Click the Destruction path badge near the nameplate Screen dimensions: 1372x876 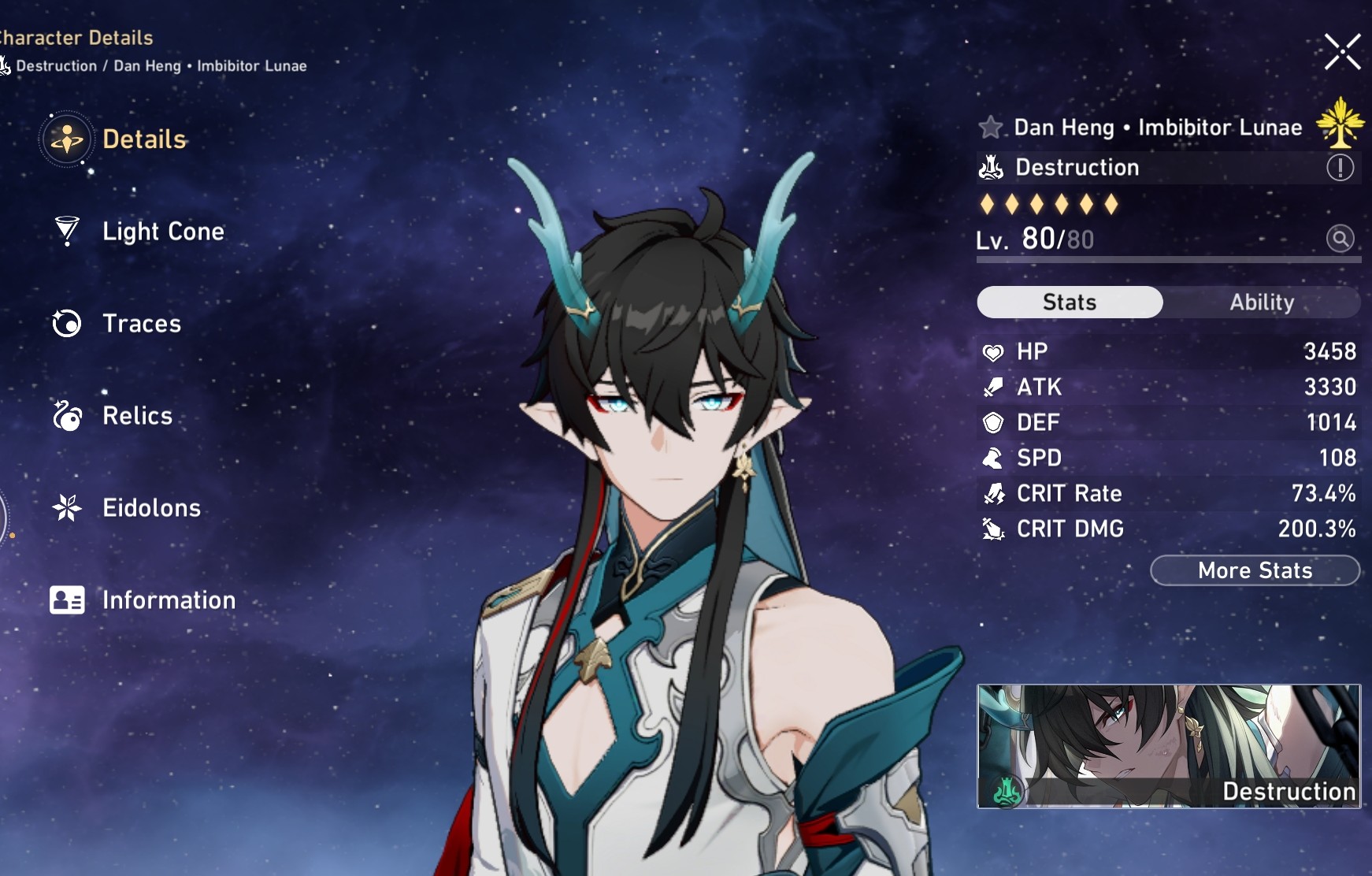(993, 168)
